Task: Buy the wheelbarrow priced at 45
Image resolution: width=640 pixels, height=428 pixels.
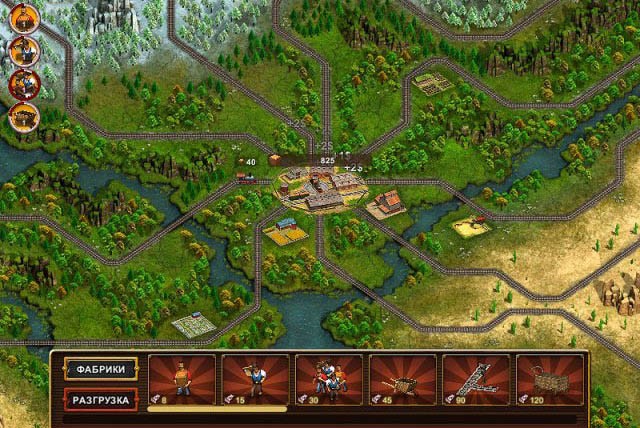Action: click(x=402, y=380)
